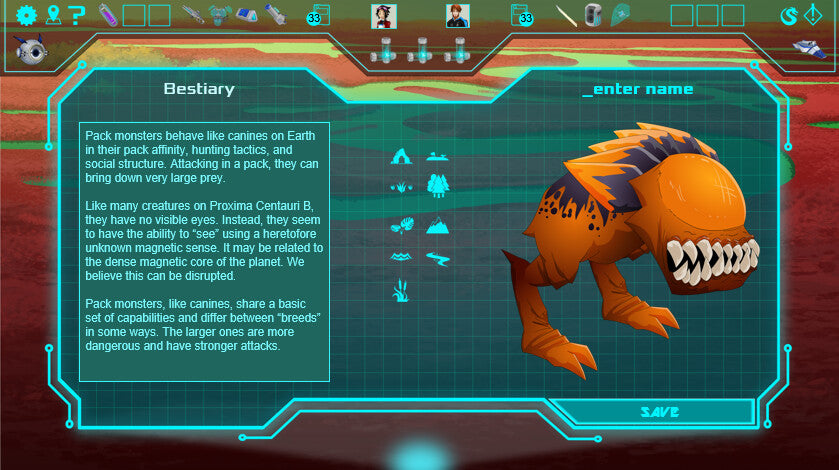Choose the reeds marsh habitat icon
This screenshot has width=839, height=470.
401,290
